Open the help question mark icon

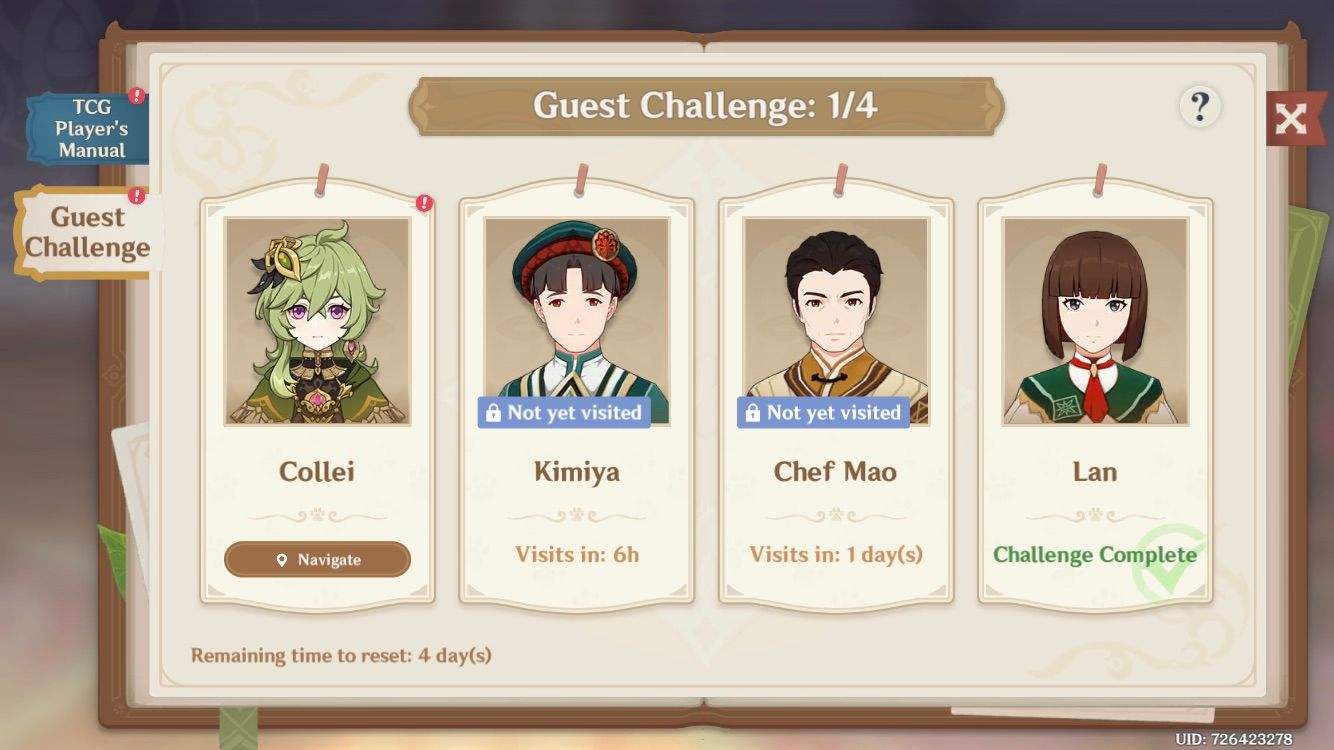point(1200,107)
